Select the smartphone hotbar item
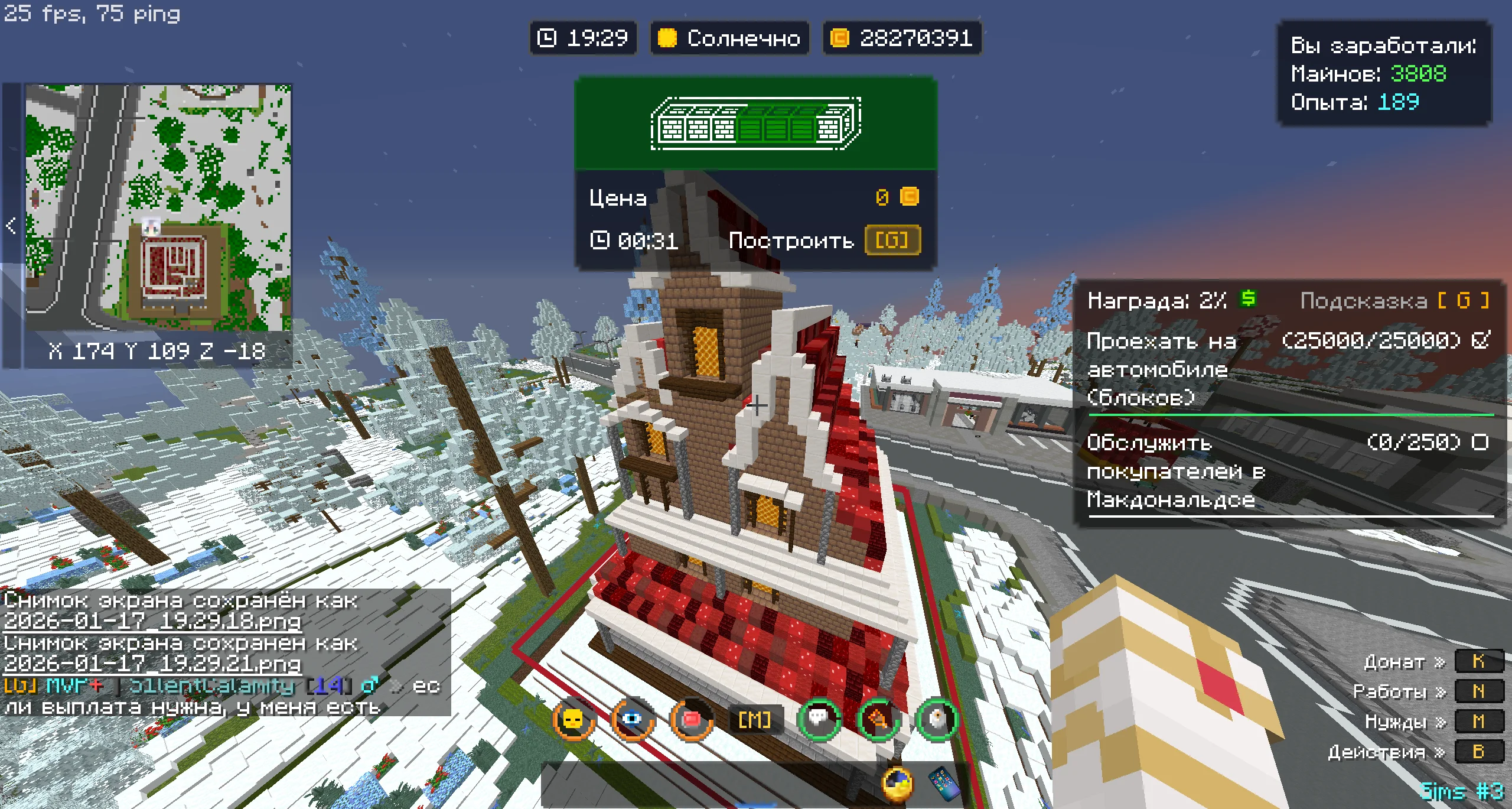The height and width of the screenshot is (809, 1512). tap(944, 784)
